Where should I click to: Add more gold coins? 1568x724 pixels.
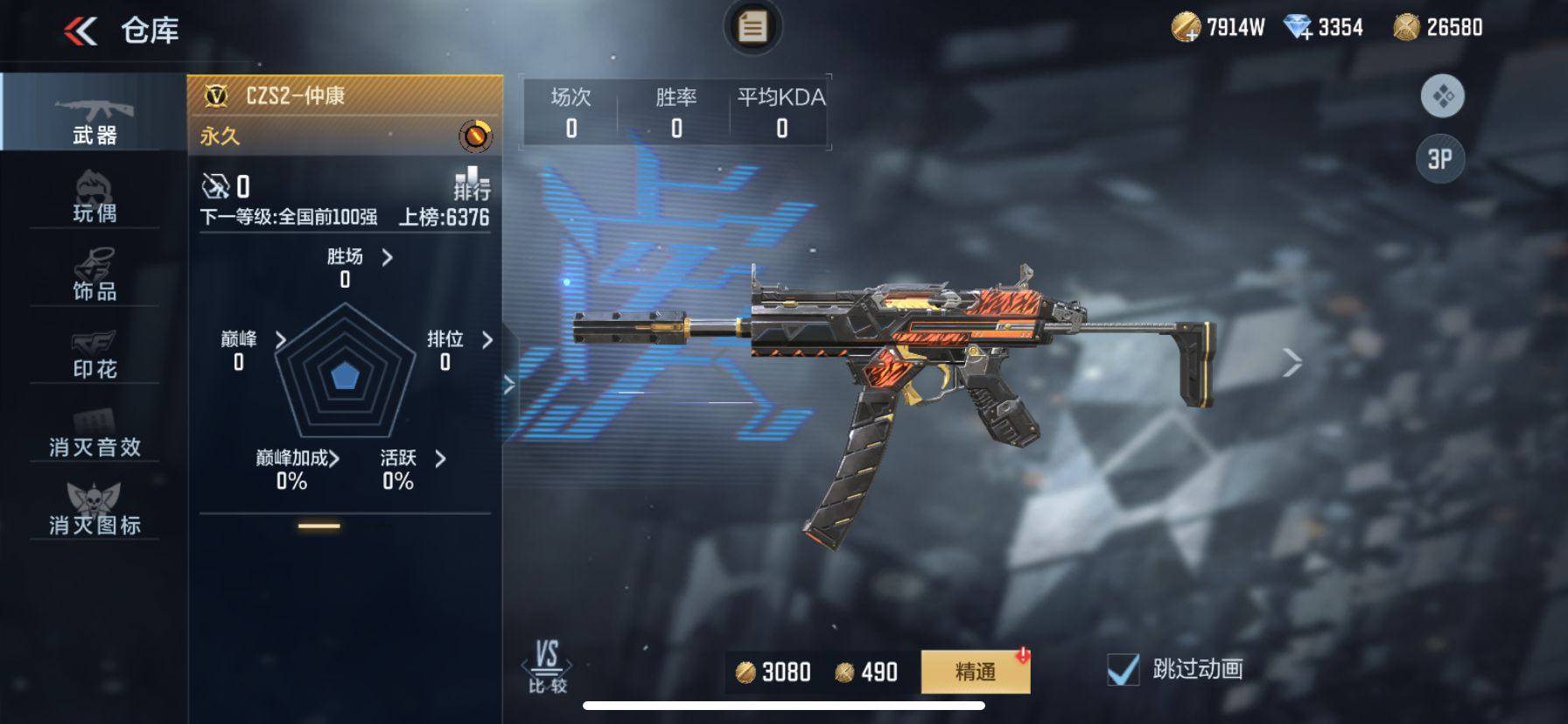(1186, 28)
